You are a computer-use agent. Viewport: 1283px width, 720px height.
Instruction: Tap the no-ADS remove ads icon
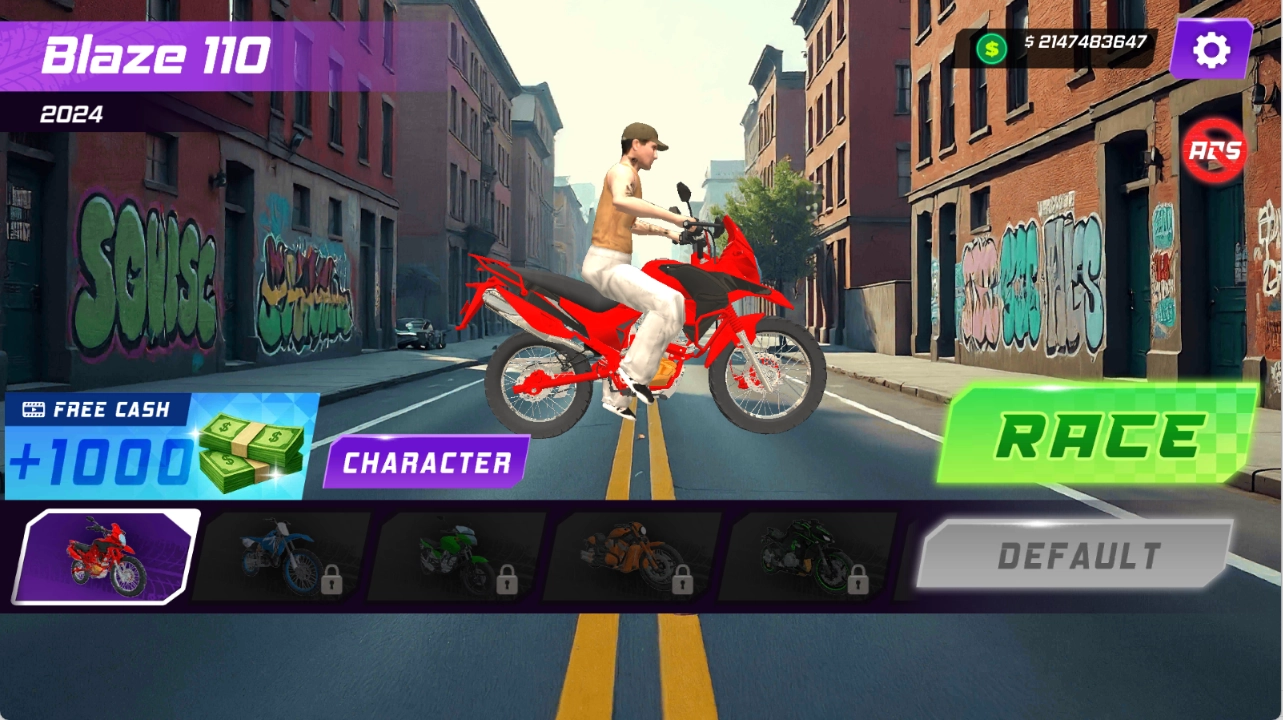1214,151
